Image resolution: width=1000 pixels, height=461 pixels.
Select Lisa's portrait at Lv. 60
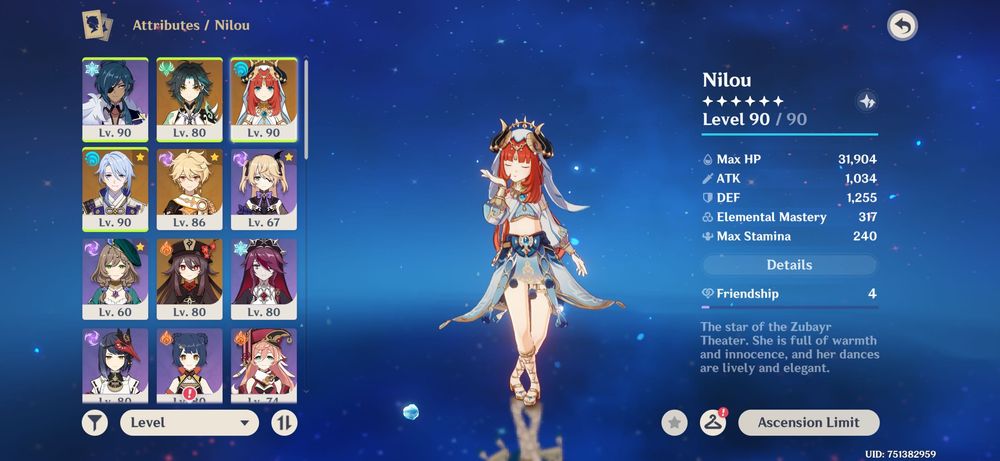click(x=115, y=279)
